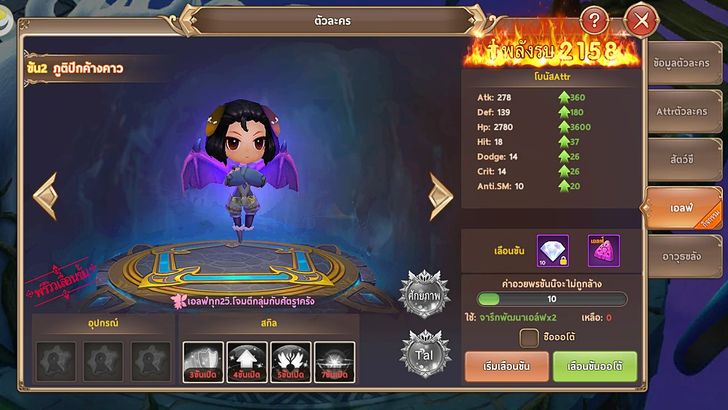The height and width of the screenshot is (410, 728).
Task: Activate เลื่อนขั้นออโต้ auto upgrade
Action: tap(594, 368)
